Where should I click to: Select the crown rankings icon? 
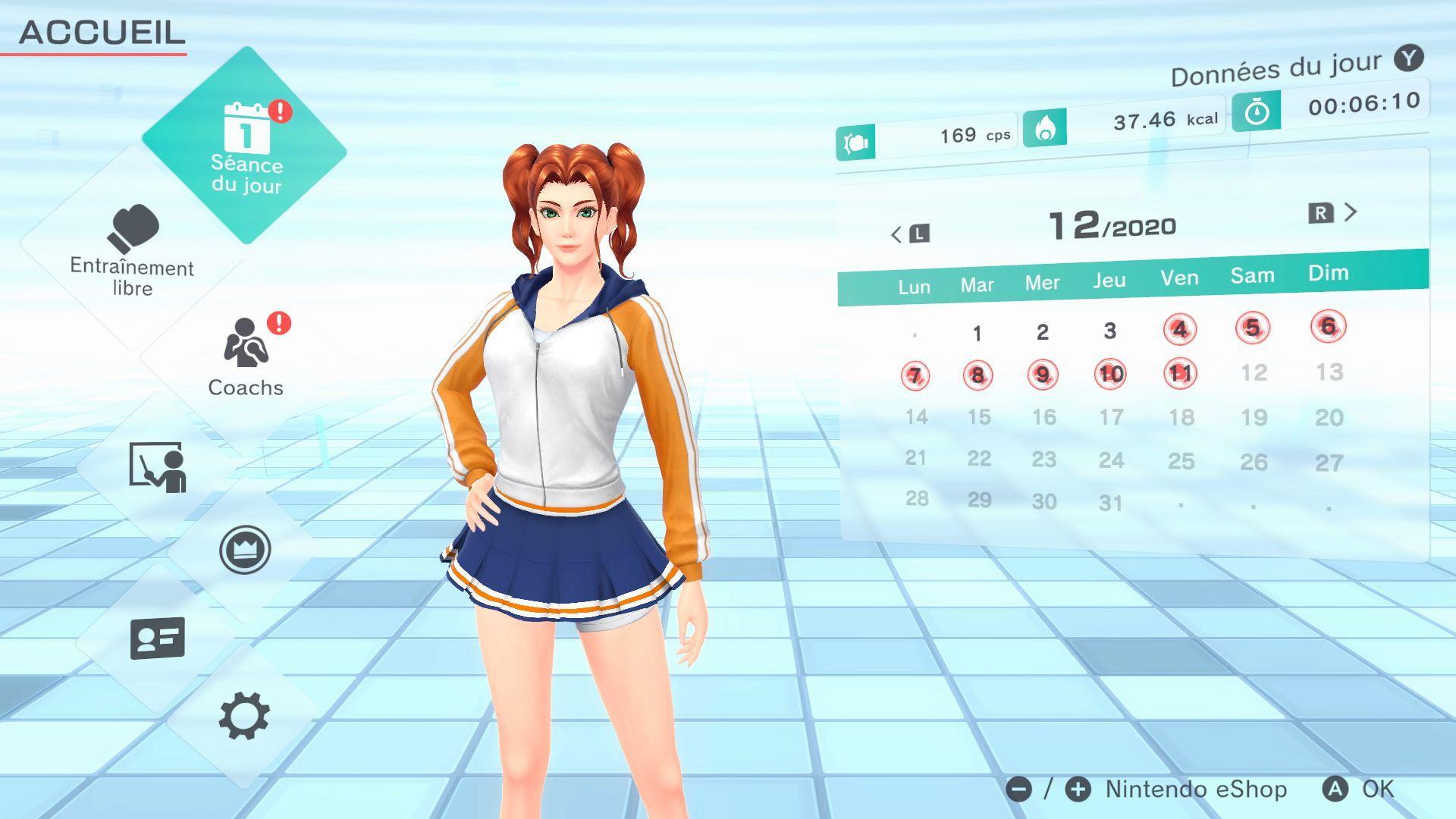tap(244, 550)
